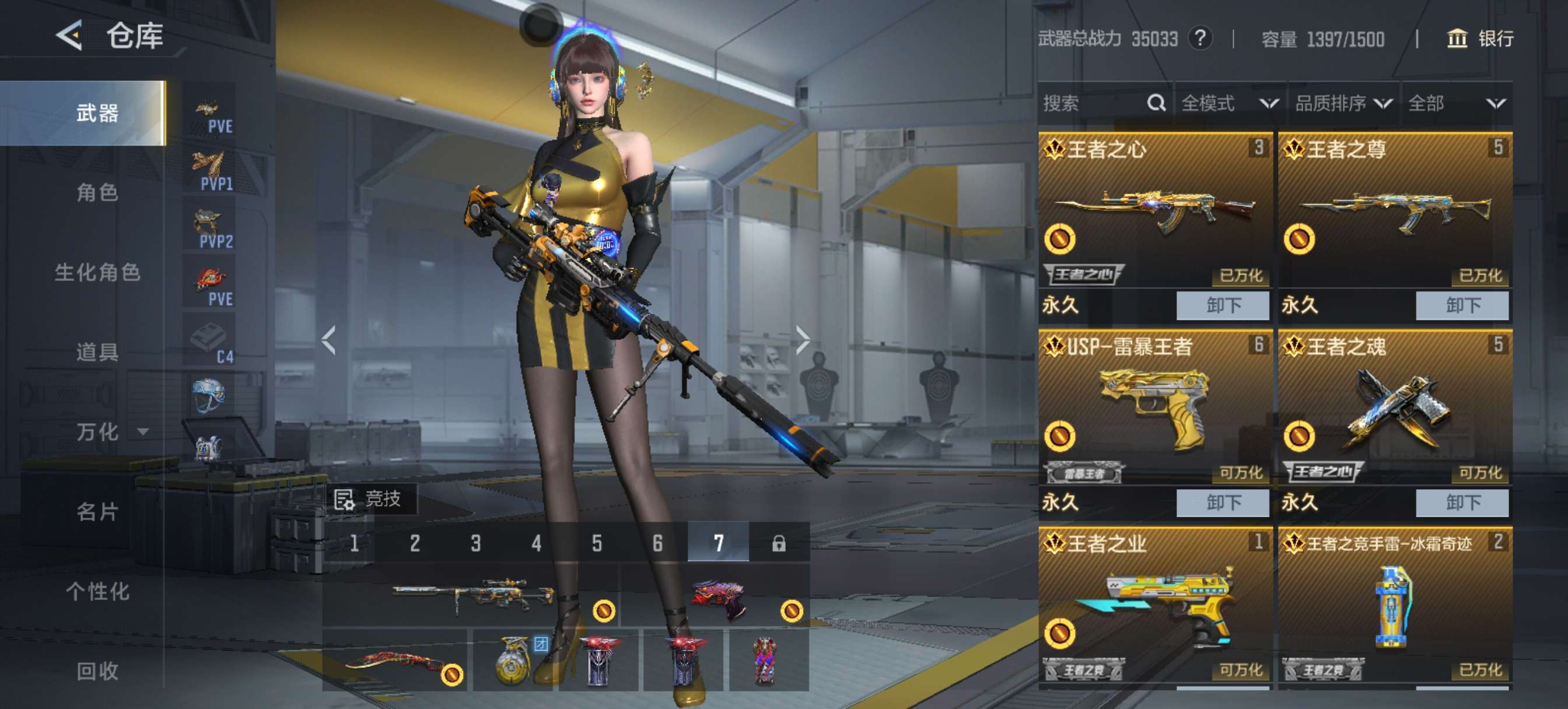
Task: Select the 道具 category
Action: click(97, 352)
